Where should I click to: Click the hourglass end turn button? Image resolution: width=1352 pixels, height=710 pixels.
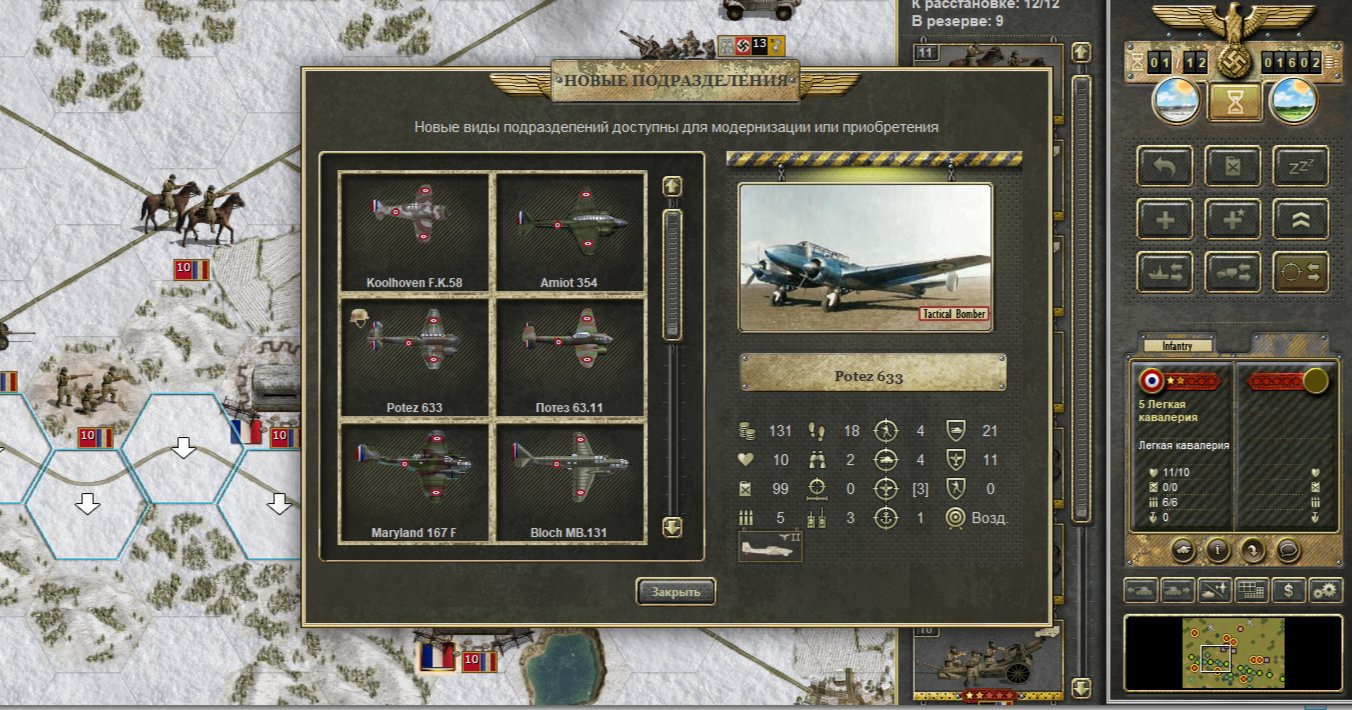pyautogui.click(x=1233, y=100)
